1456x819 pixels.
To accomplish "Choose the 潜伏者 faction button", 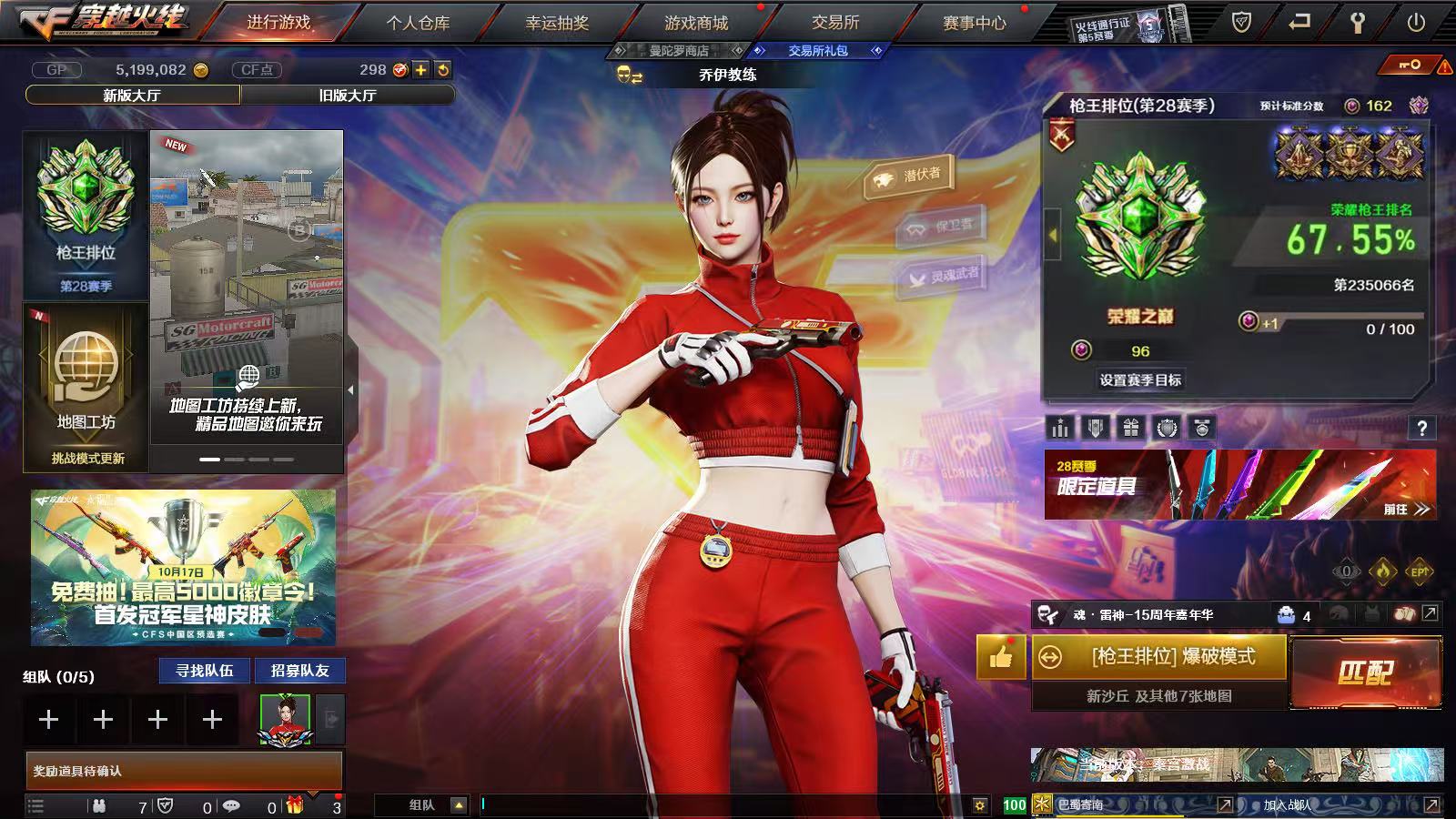I will (909, 177).
